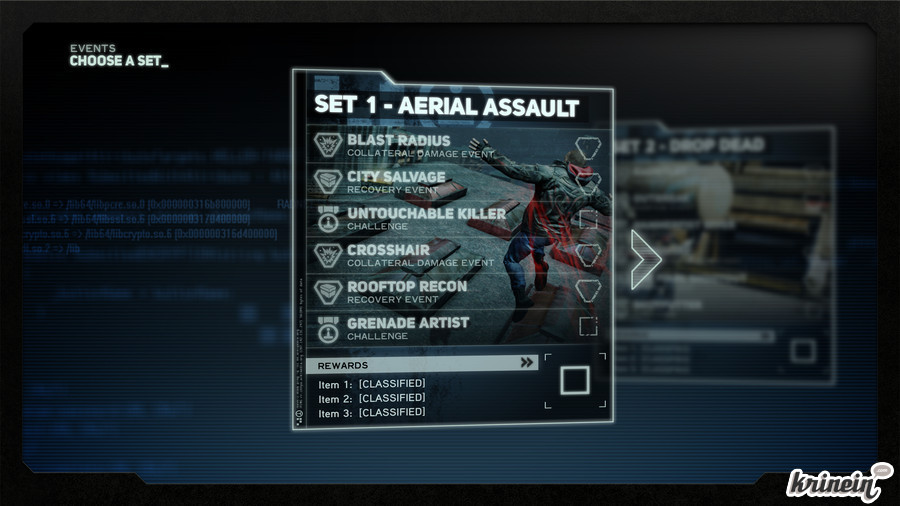This screenshot has height=506, width=900.
Task: Choose the Set 1 Aerial Assault title
Action: pos(446,105)
